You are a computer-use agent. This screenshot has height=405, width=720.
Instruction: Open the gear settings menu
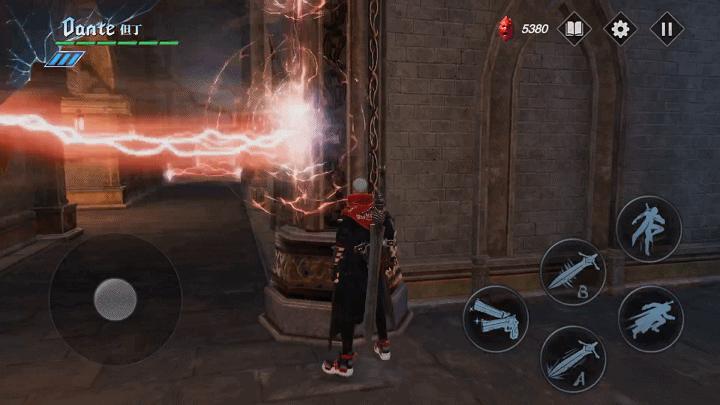(621, 28)
